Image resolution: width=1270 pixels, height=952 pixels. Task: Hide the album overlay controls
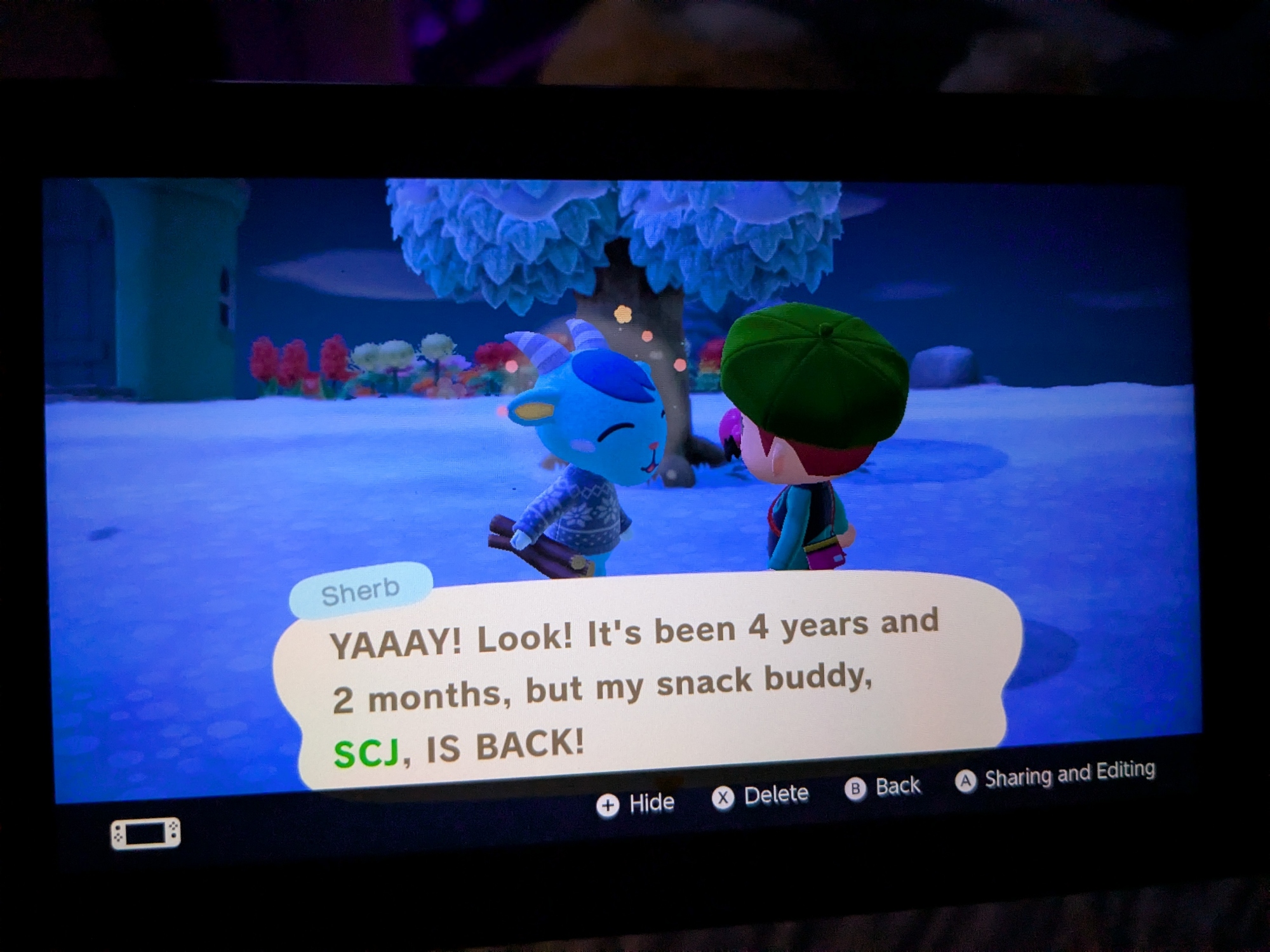click(636, 804)
